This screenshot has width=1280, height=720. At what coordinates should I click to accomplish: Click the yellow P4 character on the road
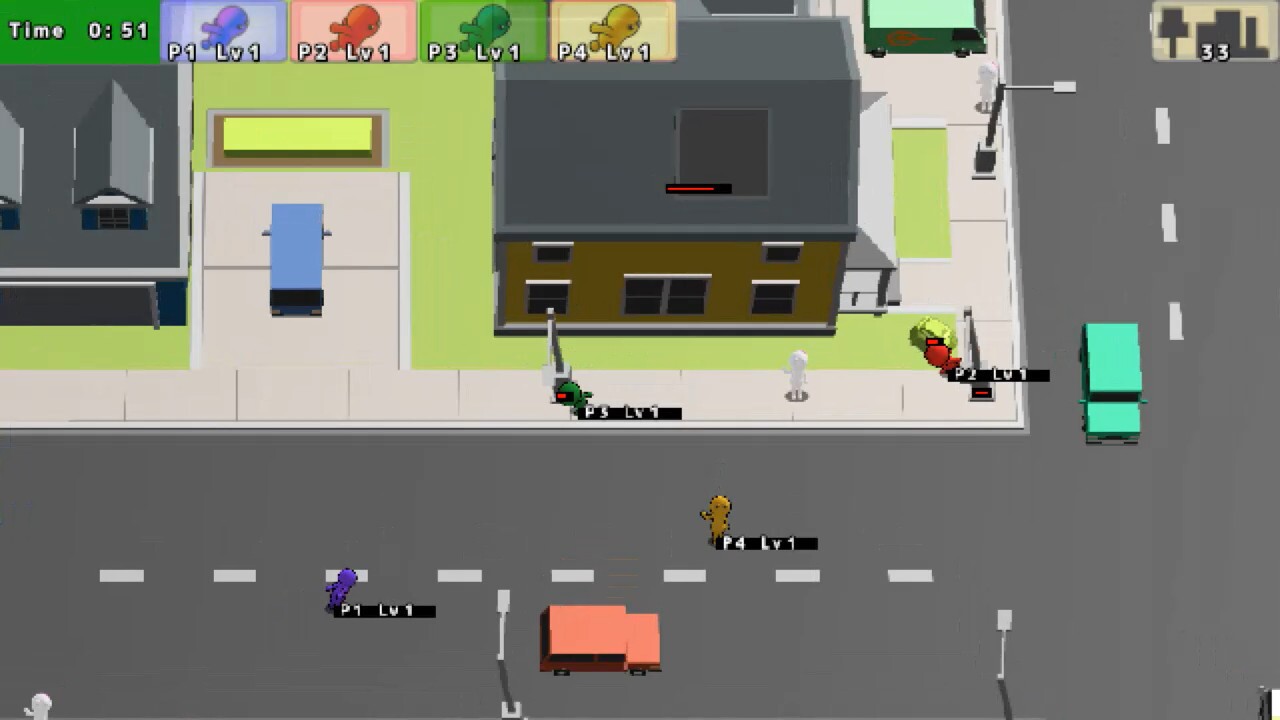coord(716,515)
